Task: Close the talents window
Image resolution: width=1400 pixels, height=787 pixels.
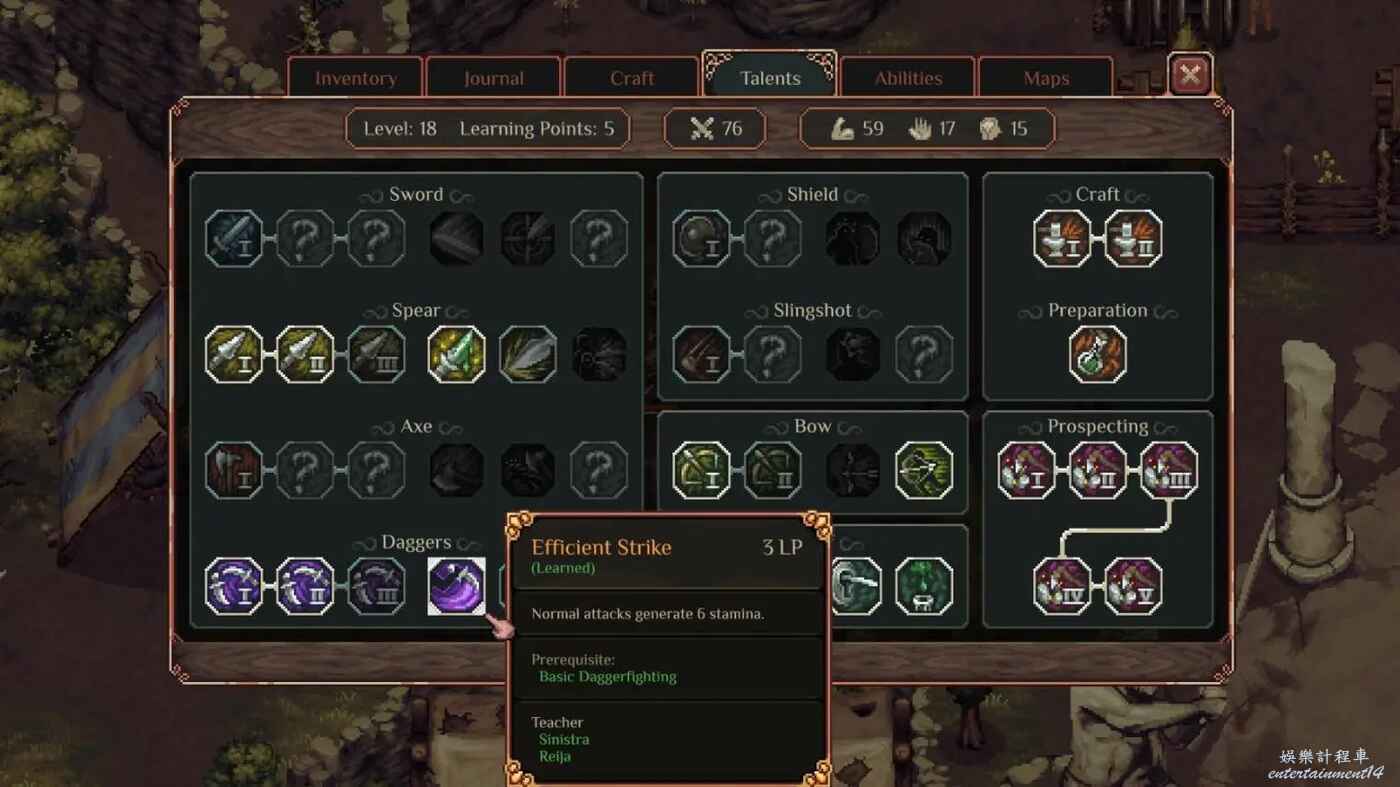Action: point(1190,74)
